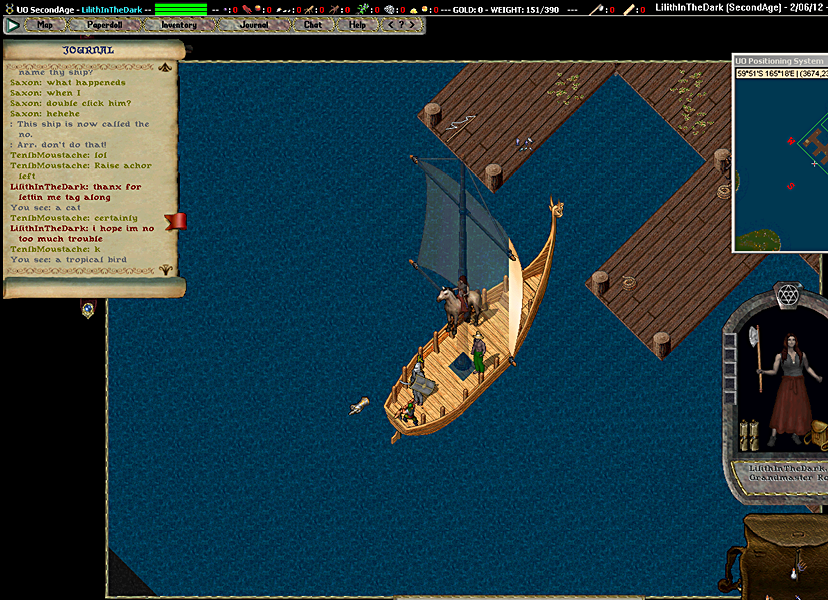Click the red ribbon marker on the journal

tap(176, 220)
